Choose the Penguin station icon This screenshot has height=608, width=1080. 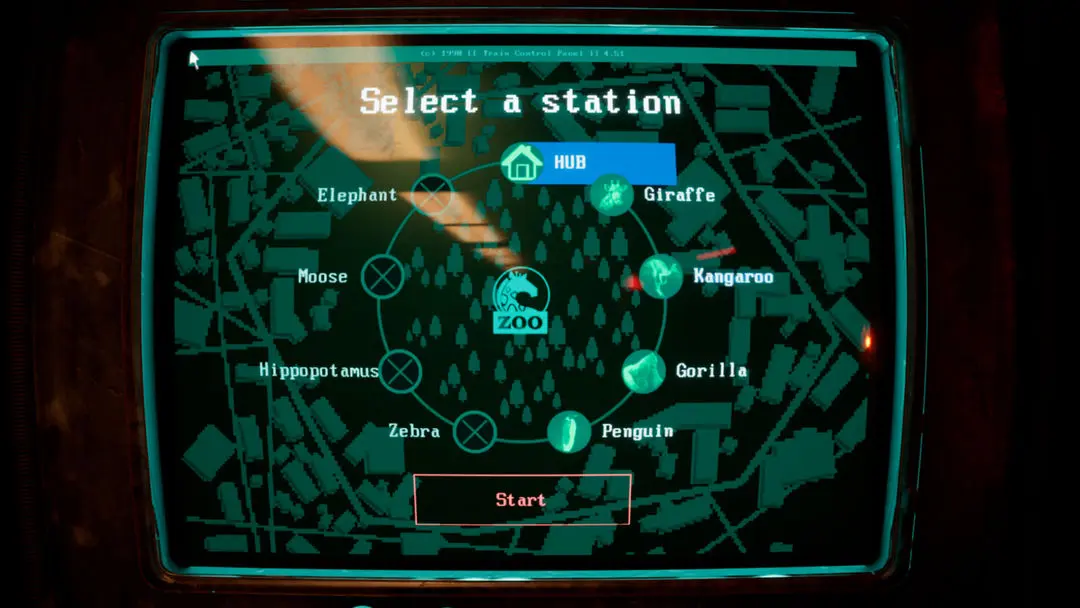tap(568, 432)
